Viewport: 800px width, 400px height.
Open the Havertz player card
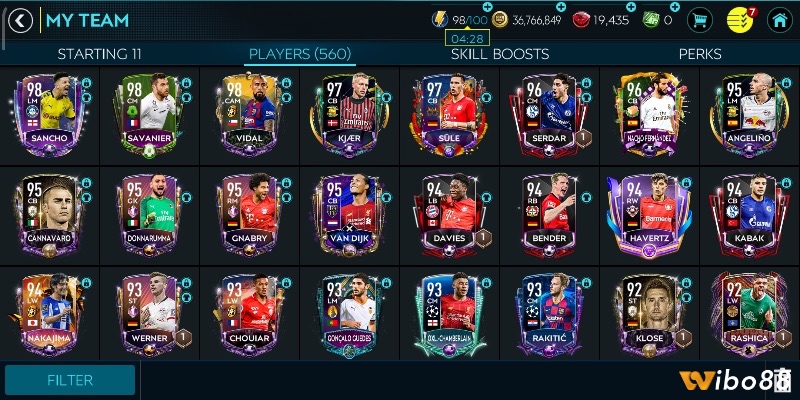point(647,212)
